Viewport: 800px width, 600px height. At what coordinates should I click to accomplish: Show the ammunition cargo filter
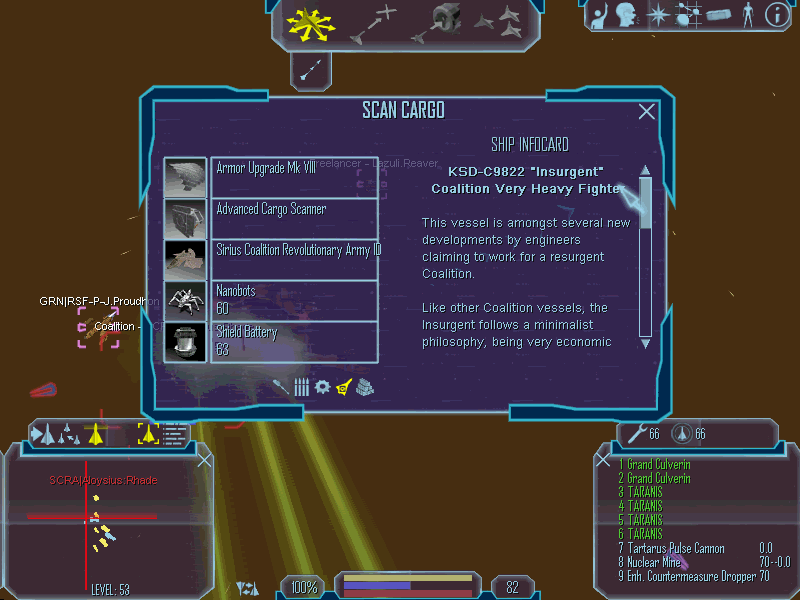tap(301, 387)
